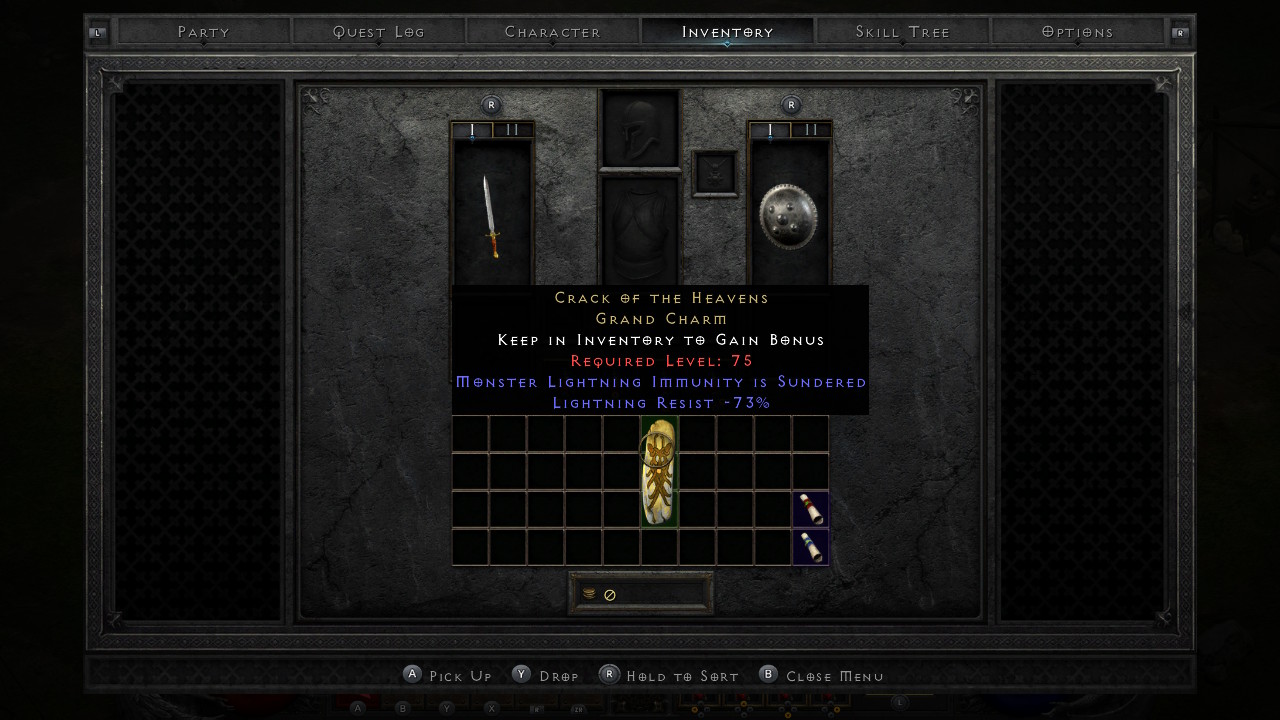Show the Character tab
The width and height of the screenshot is (1280, 720).
tap(553, 32)
